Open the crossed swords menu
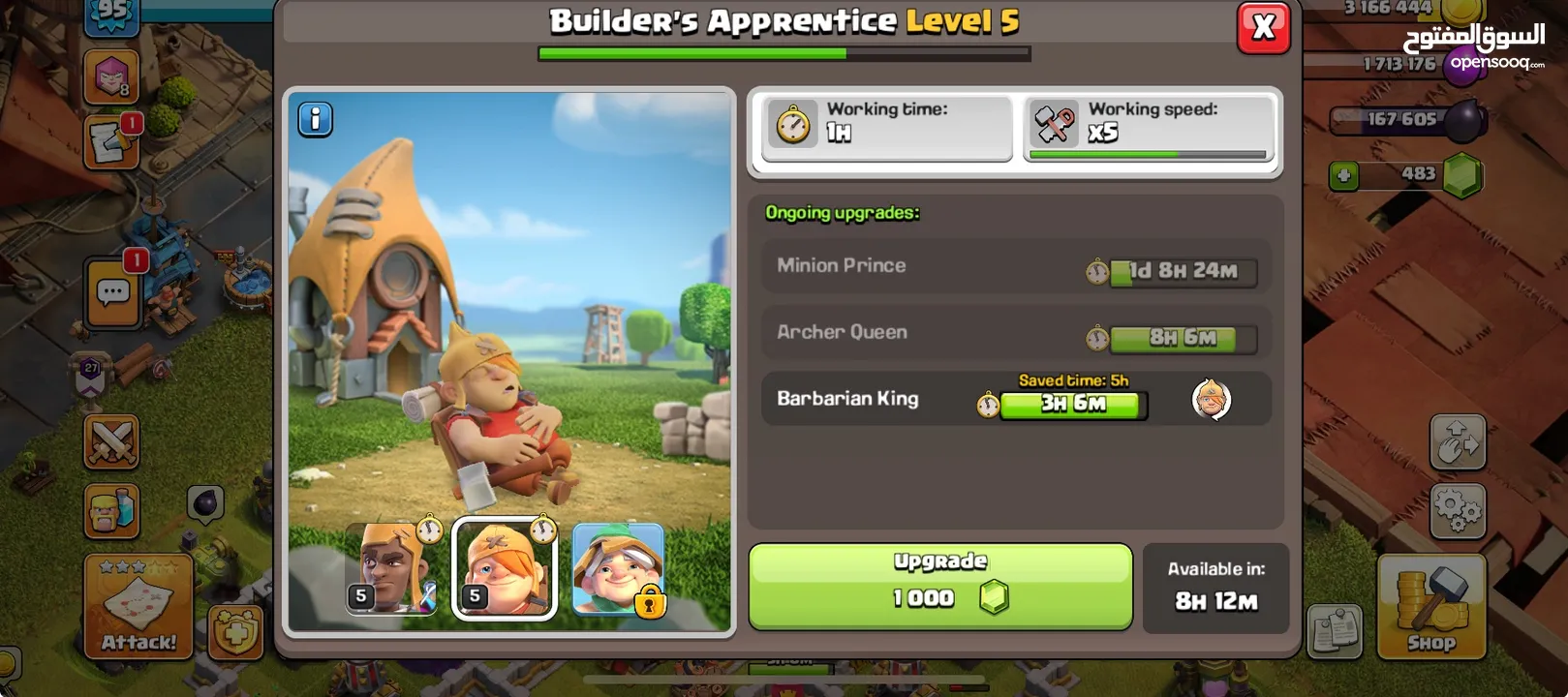Viewport: 1568px width, 697px height. (x=112, y=442)
